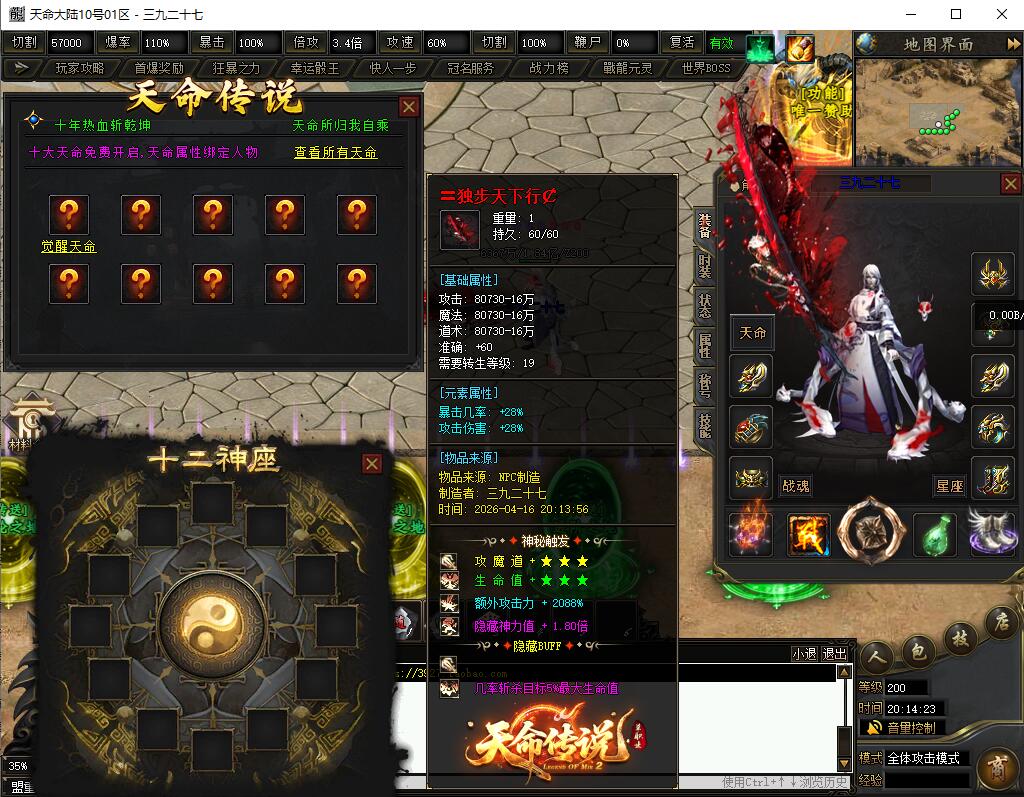
Task: Open the 技能 tab in character window
Action: 705,426
